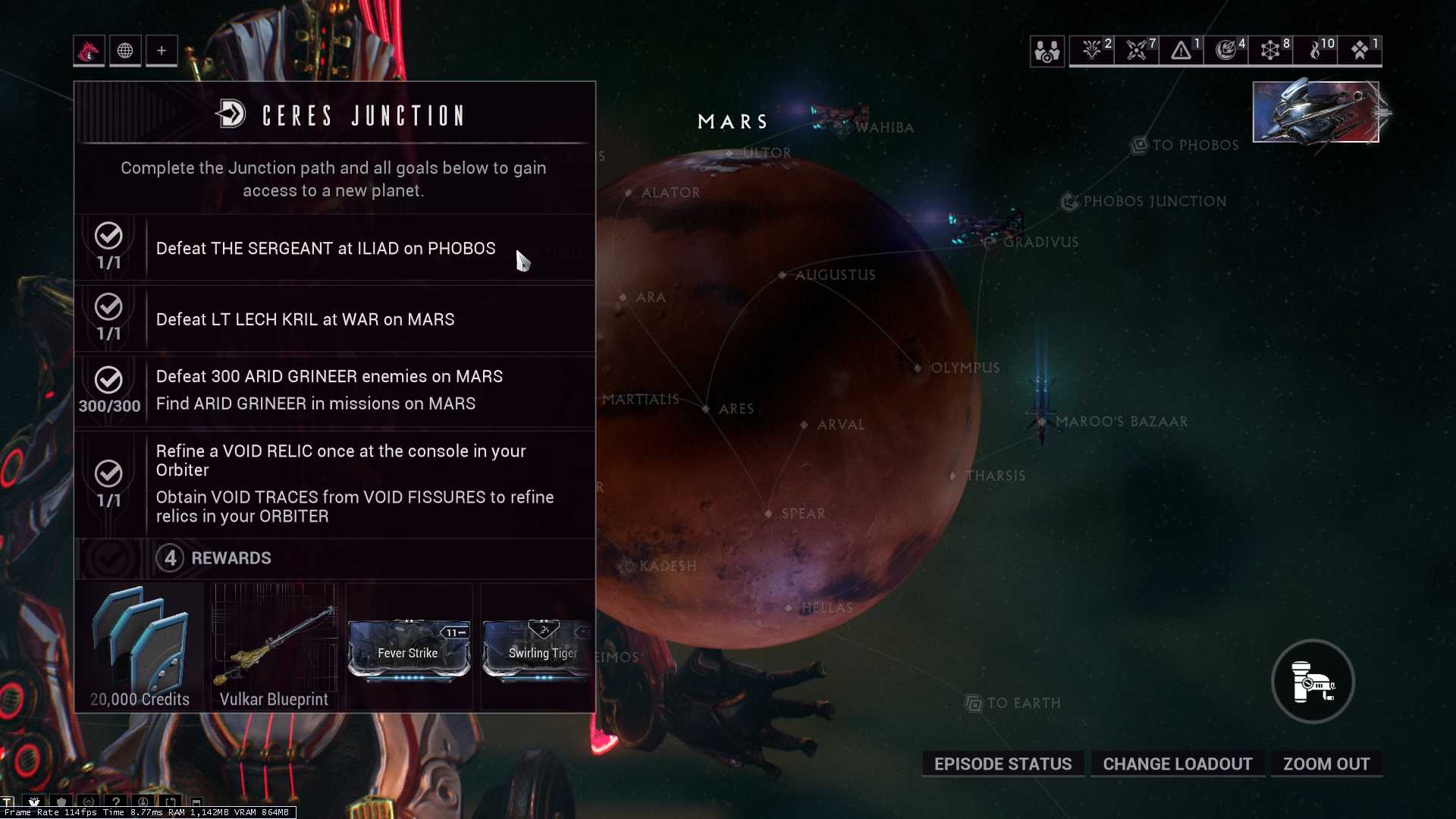Image resolution: width=1456 pixels, height=819 pixels.
Task: Select Maroo's Bazaar node on the map
Action: click(x=1043, y=422)
